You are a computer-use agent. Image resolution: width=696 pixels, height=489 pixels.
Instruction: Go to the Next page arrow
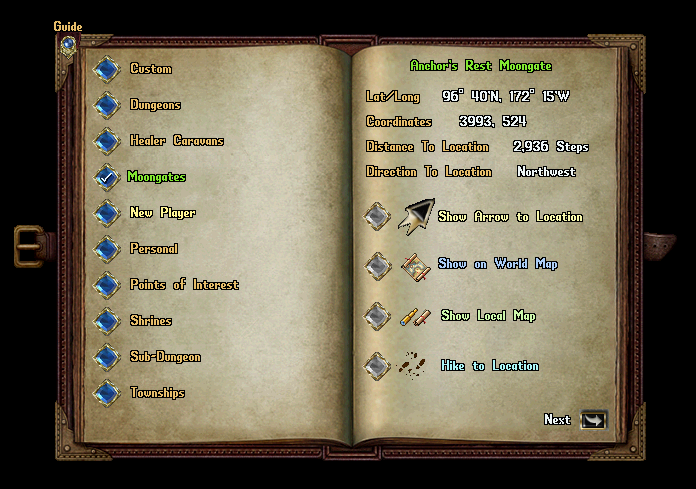point(594,420)
